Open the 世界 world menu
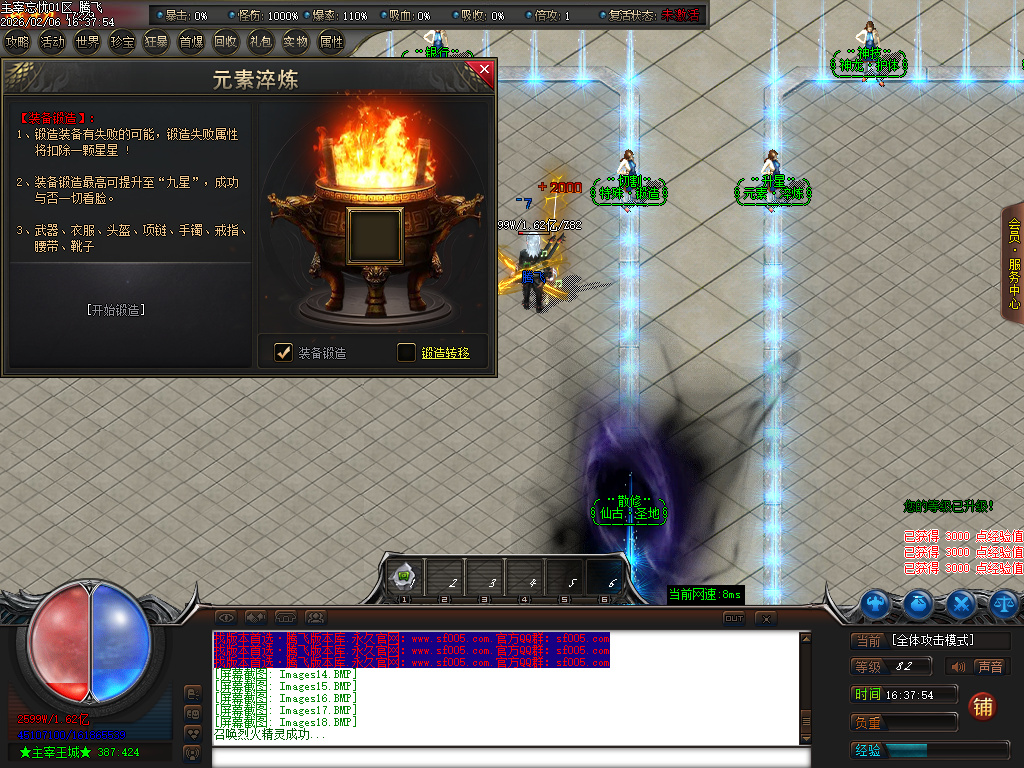 [x=87, y=42]
